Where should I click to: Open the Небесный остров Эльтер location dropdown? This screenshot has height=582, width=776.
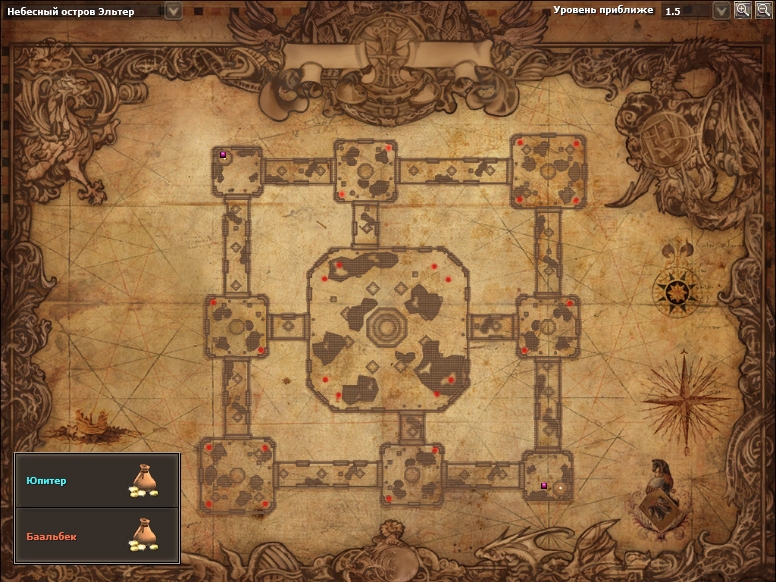[x=174, y=11]
